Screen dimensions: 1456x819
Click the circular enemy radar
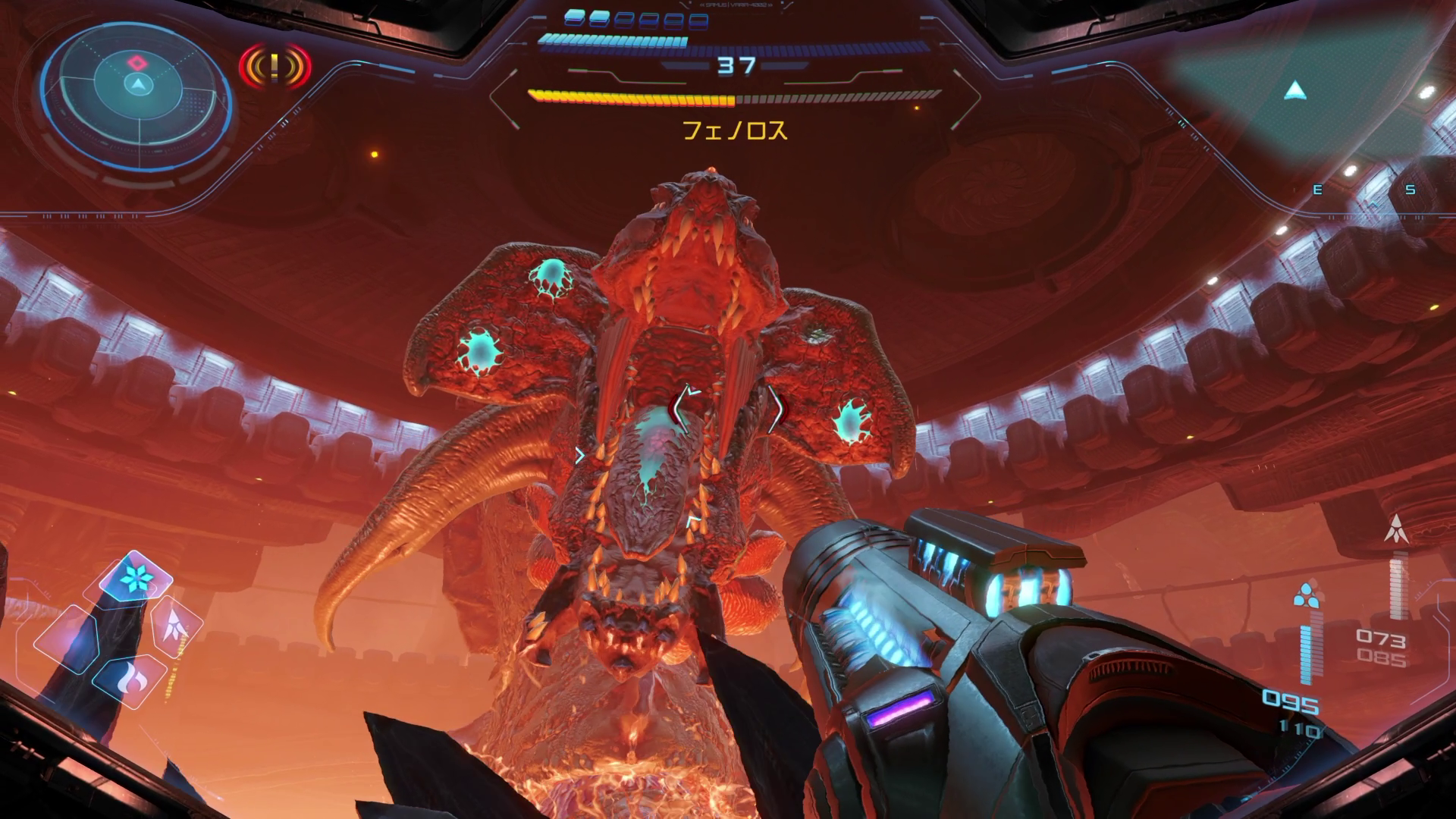(136, 86)
